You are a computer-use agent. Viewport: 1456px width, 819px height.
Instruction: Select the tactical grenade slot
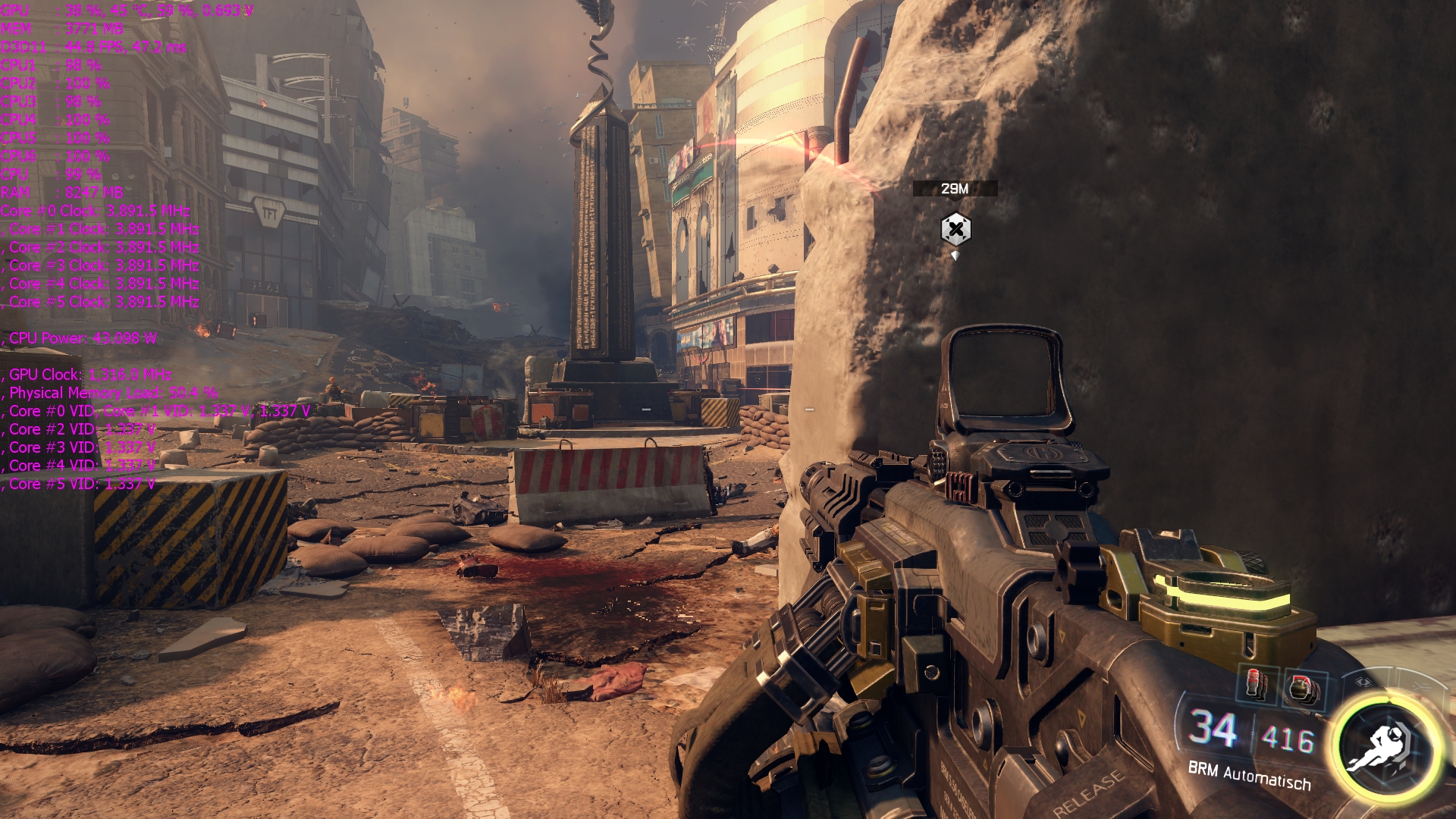[x=1256, y=684]
